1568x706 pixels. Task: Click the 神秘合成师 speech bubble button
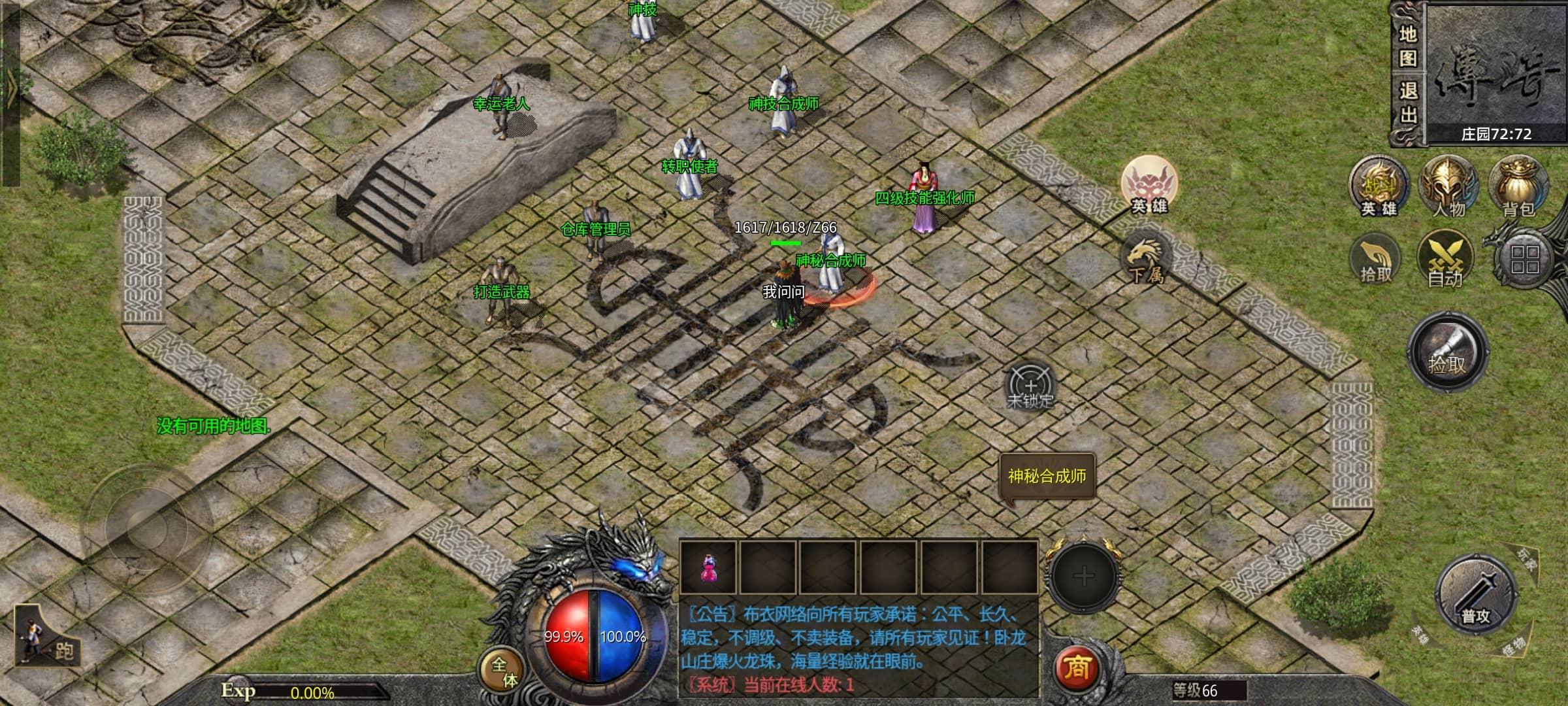click(1047, 477)
